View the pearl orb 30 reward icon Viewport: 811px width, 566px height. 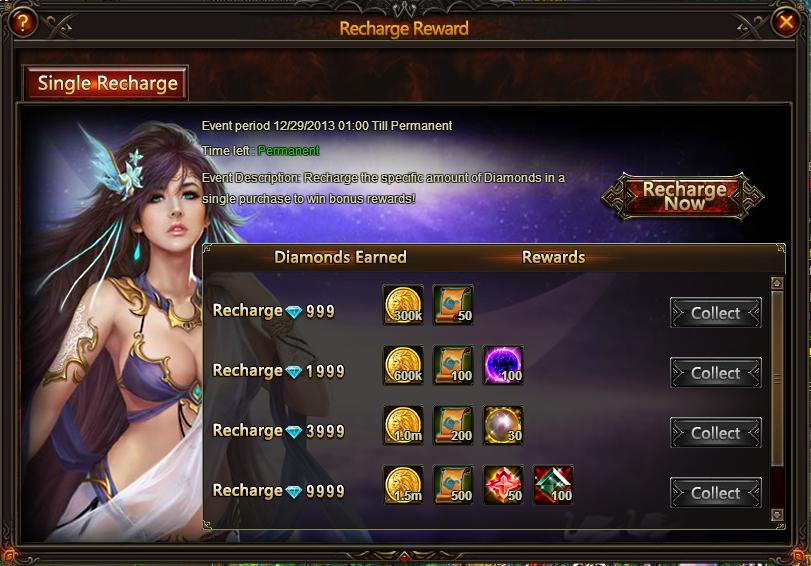[503, 425]
